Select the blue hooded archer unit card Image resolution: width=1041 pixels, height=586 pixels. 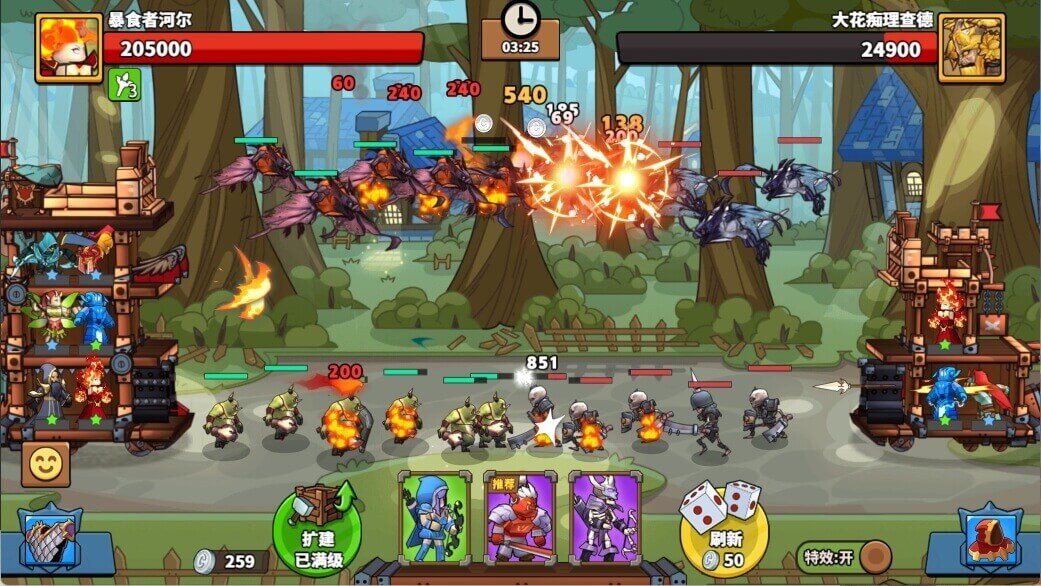pyautogui.click(x=434, y=517)
